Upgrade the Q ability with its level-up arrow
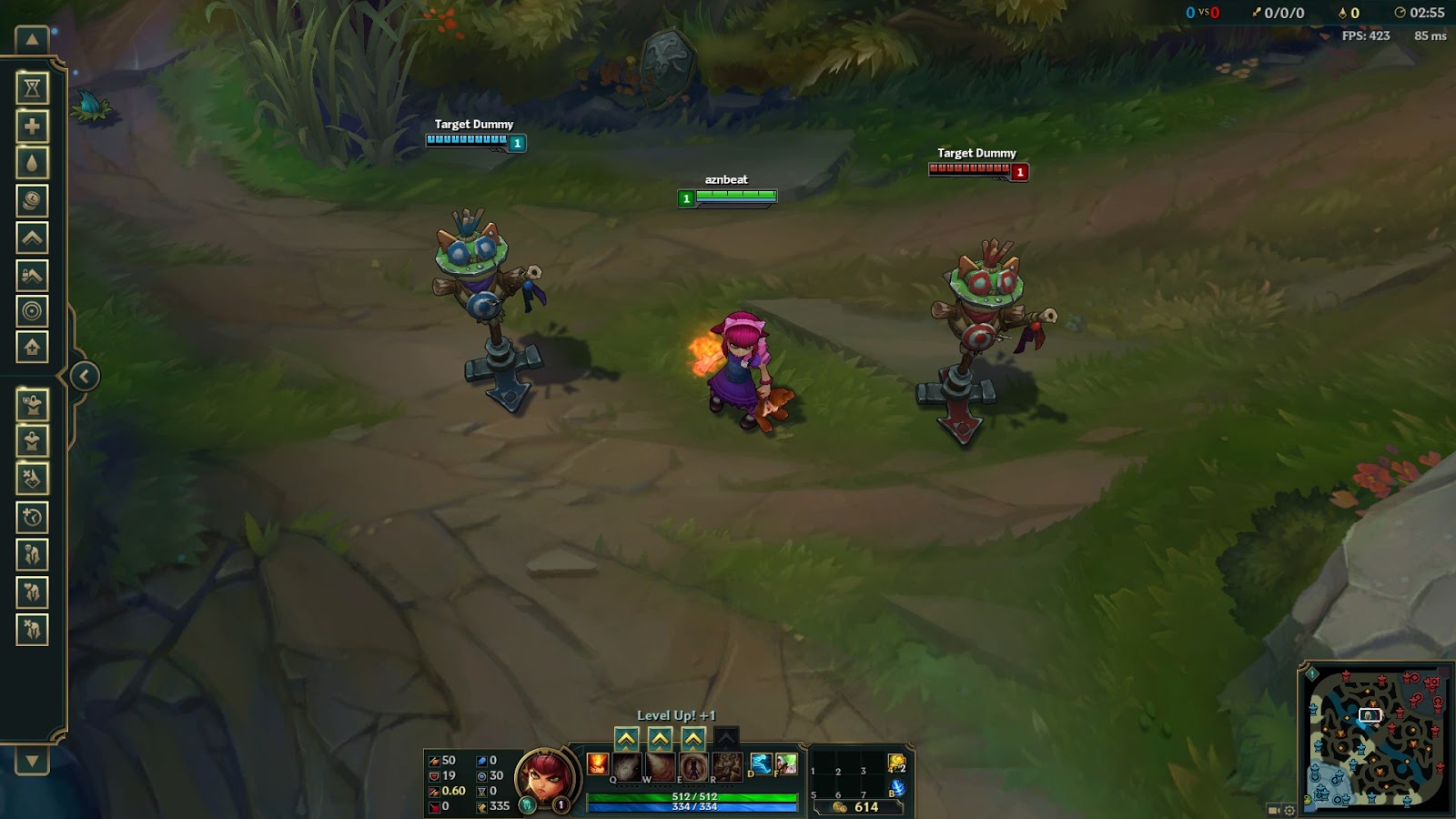 pos(626,738)
